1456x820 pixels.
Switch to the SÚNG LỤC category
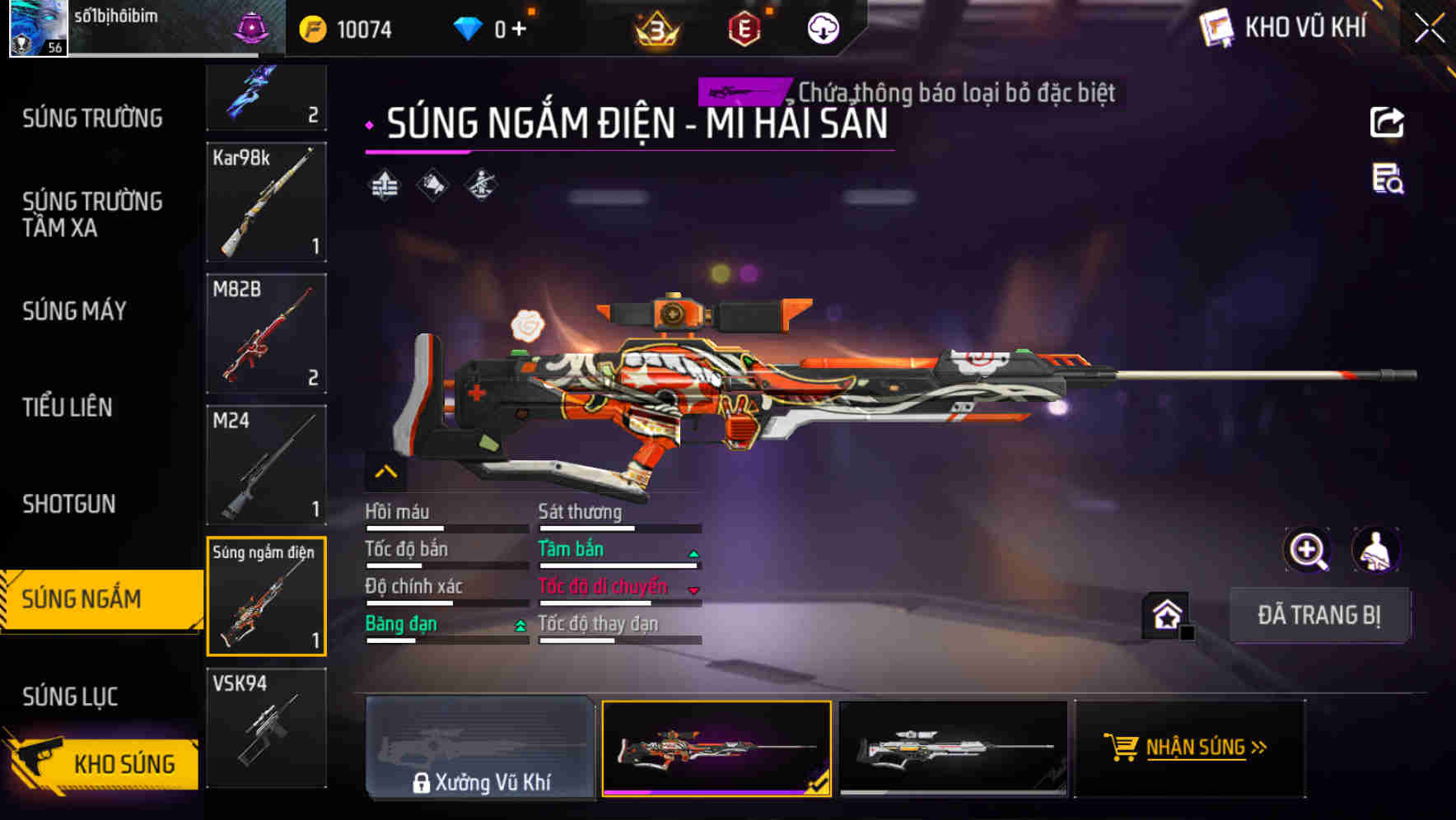coord(70,697)
